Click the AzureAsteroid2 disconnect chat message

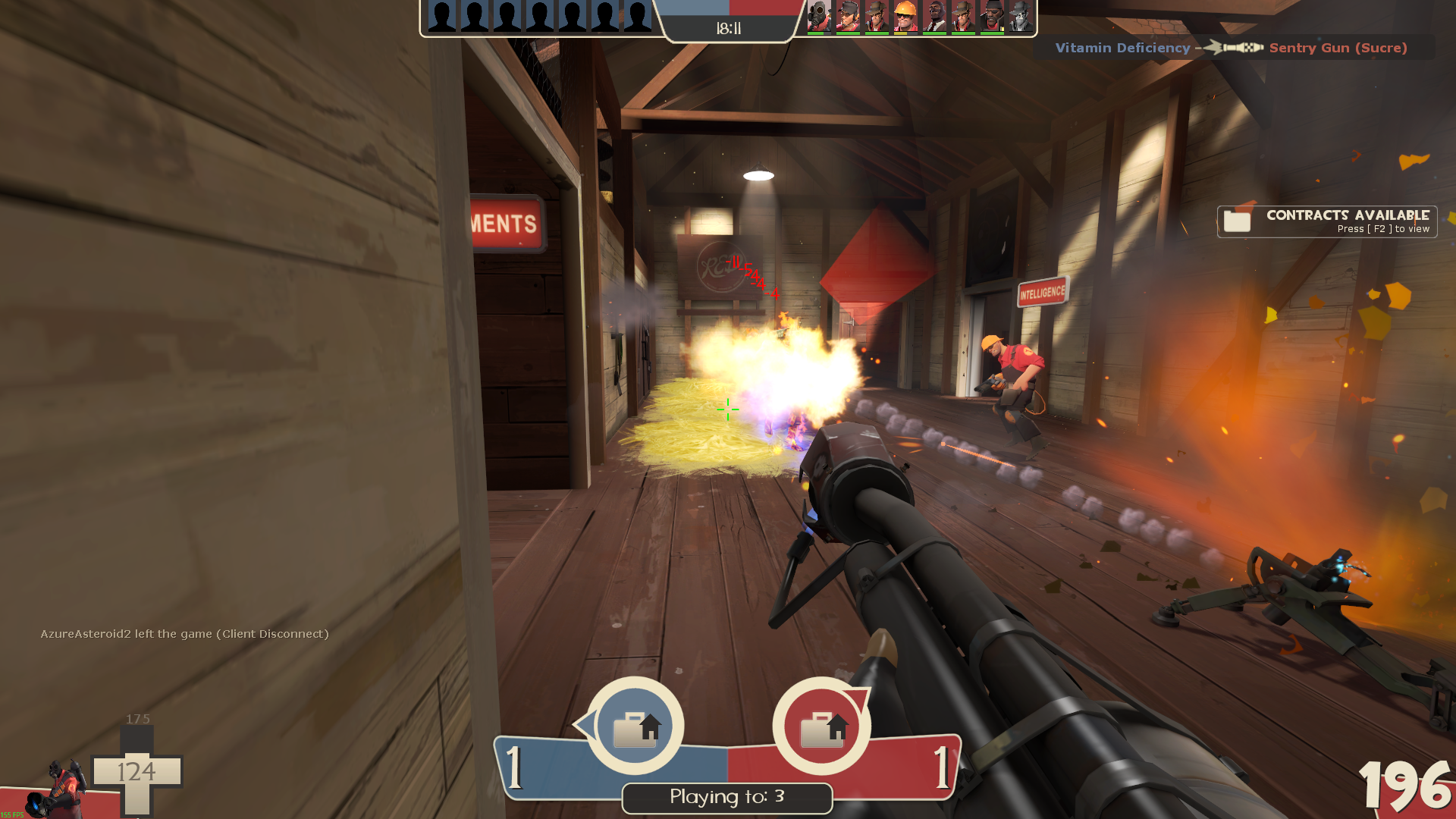click(x=184, y=634)
